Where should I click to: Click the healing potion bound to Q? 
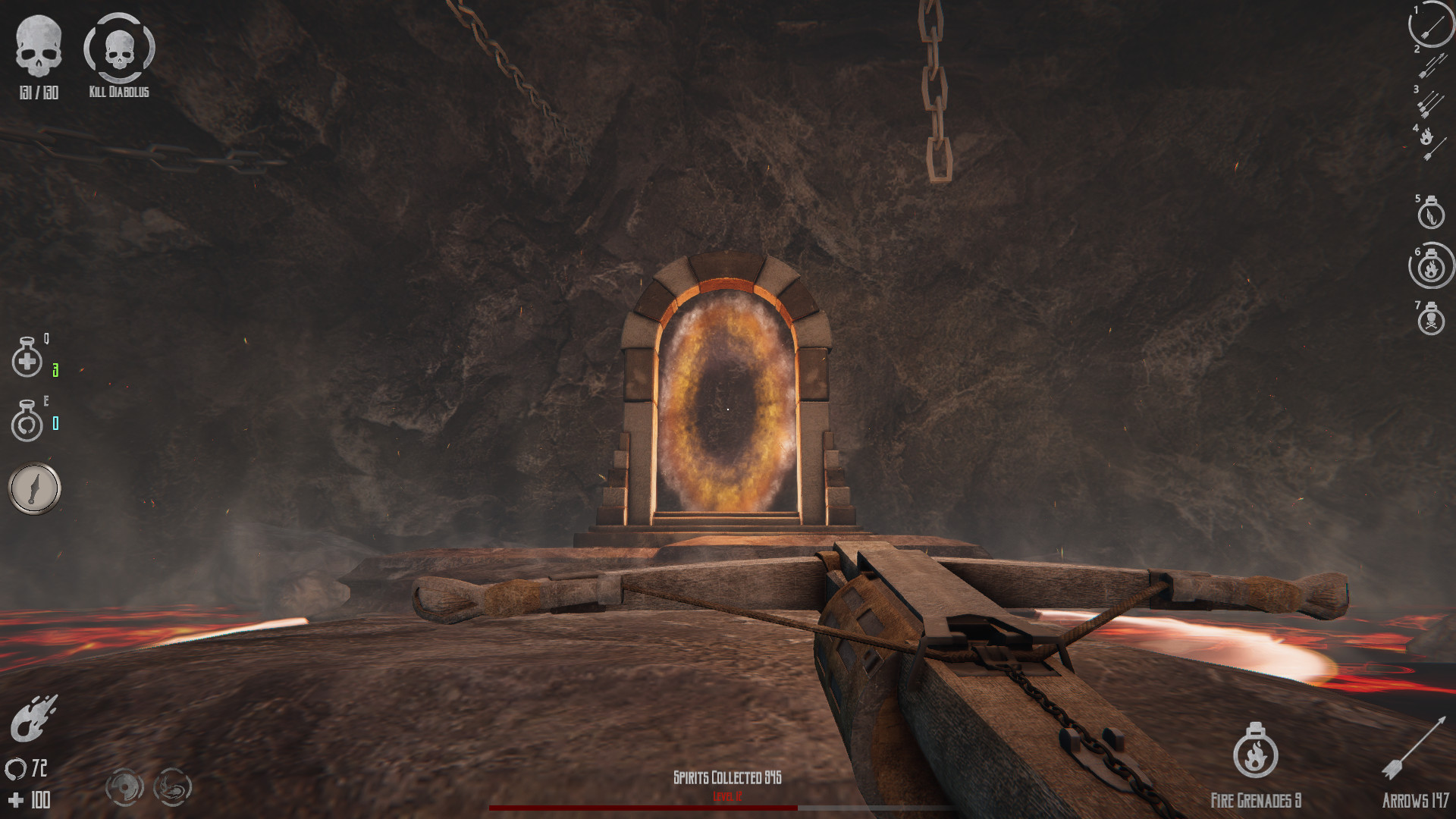tap(27, 358)
